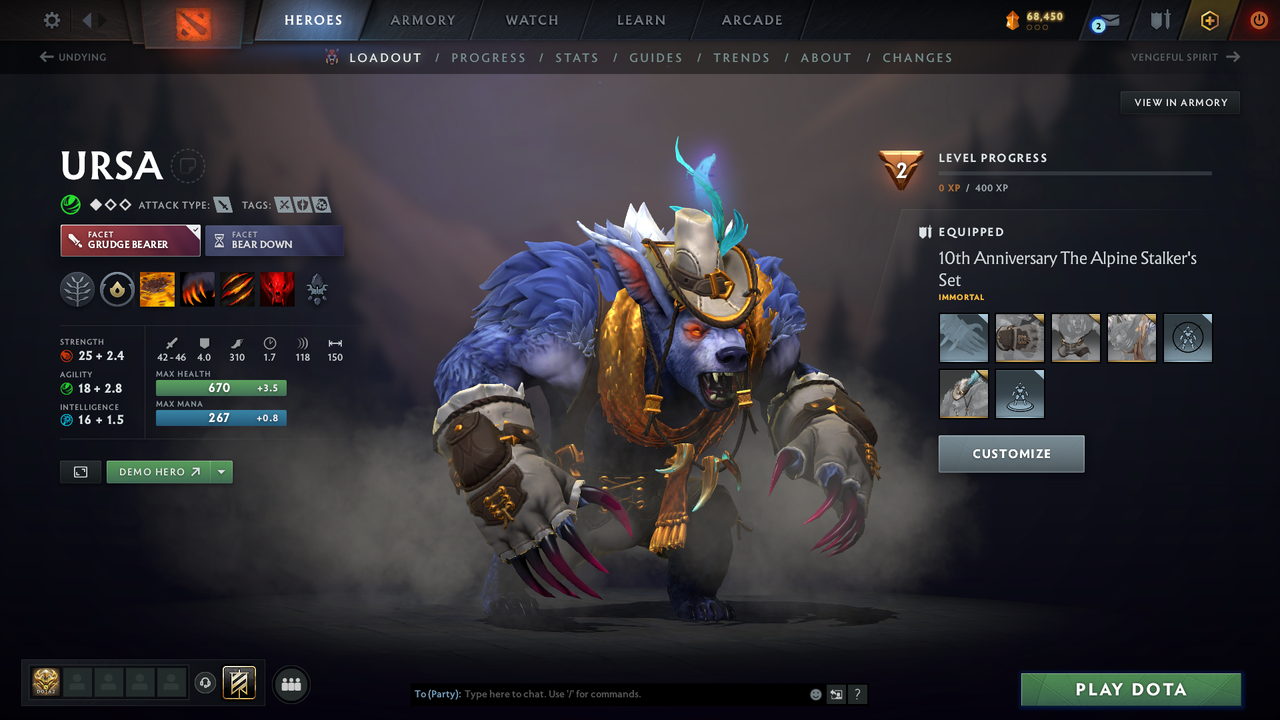Click the CUSTOMIZE button
Image resolution: width=1280 pixels, height=720 pixels.
click(1011, 453)
